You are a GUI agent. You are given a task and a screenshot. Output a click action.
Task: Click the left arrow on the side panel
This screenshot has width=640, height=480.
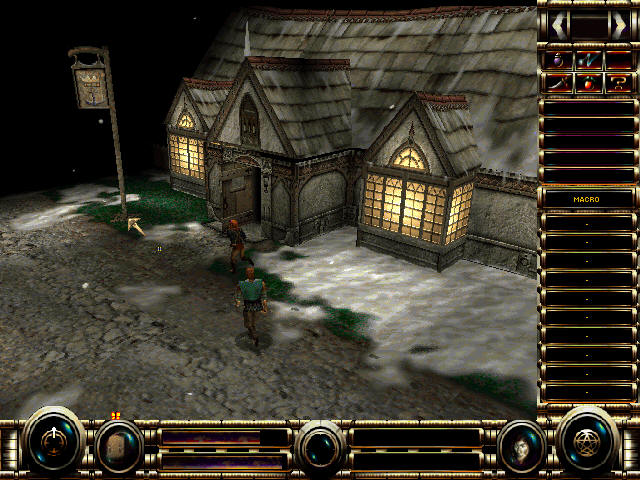pyautogui.click(x=559, y=24)
